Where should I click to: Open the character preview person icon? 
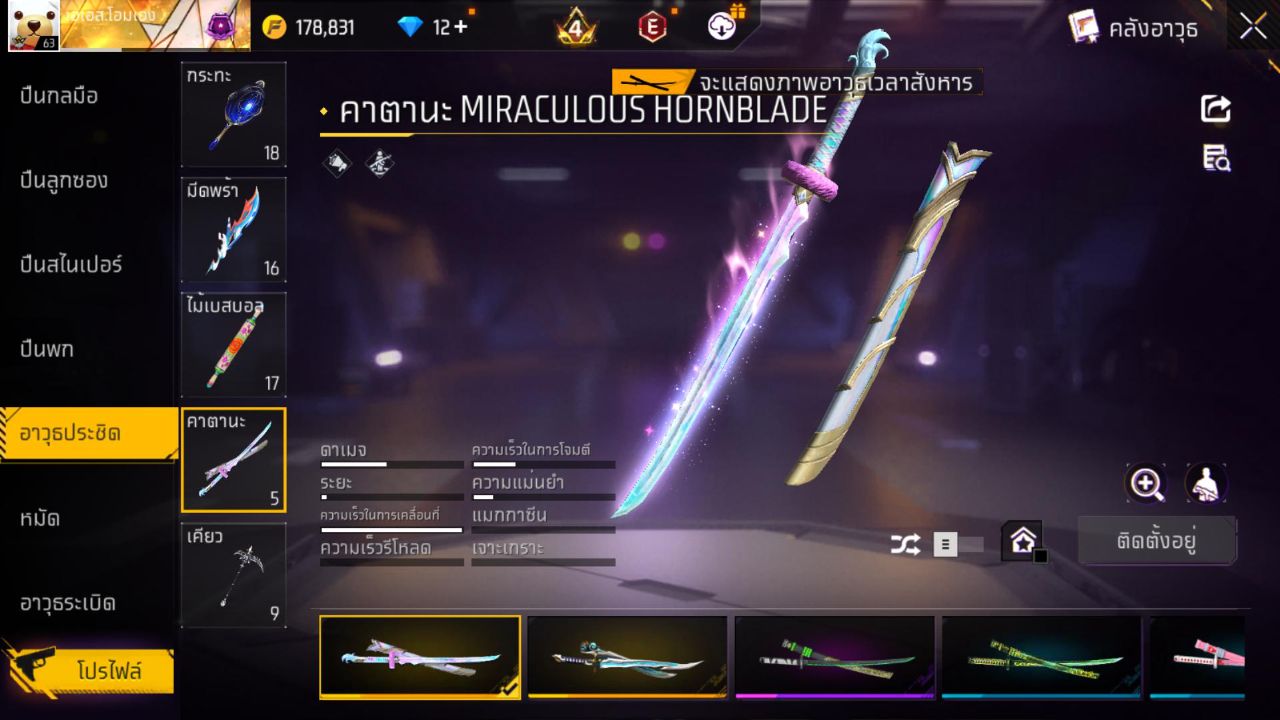[1206, 484]
